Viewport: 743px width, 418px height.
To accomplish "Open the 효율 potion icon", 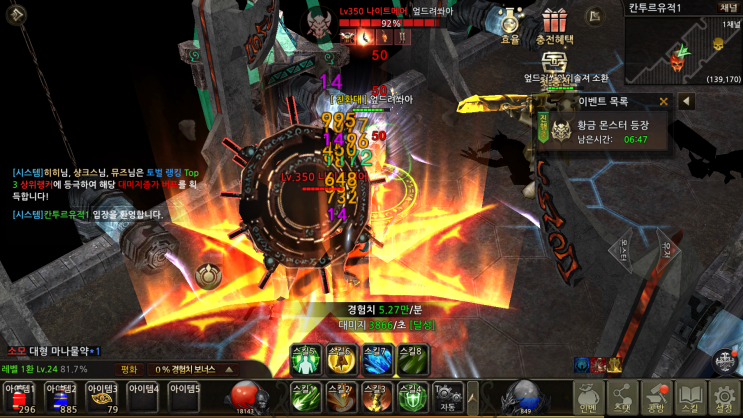I will (x=510, y=23).
